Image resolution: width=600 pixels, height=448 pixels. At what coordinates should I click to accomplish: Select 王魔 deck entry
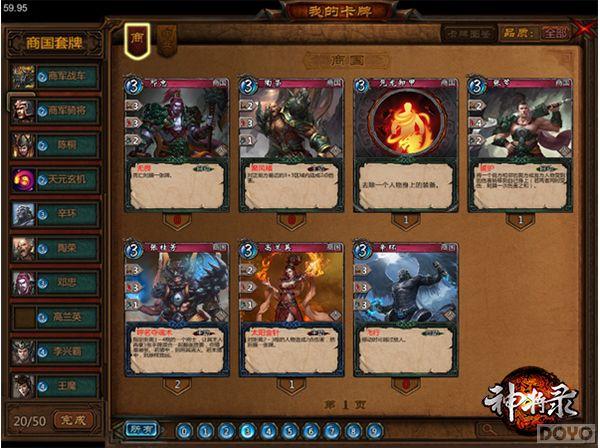click(x=66, y=385)
